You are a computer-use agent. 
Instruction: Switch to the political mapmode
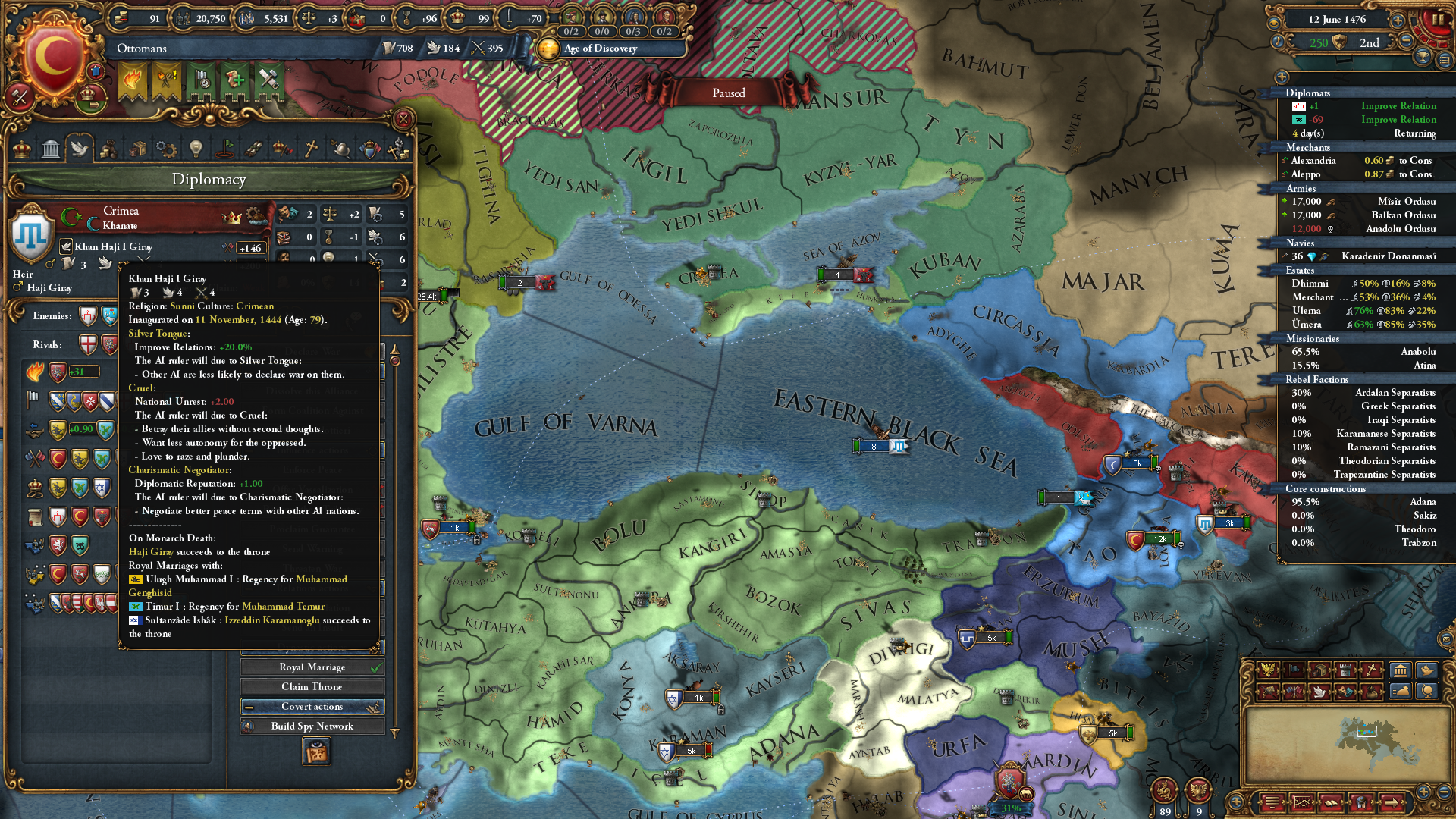click(1268, 670)
